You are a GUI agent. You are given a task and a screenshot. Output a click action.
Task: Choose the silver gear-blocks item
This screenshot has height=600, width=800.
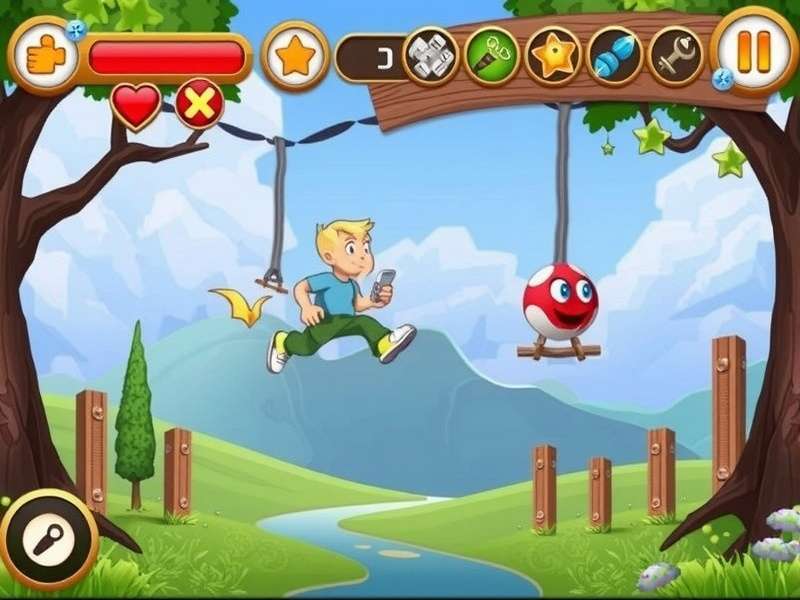(x=431, y=56)
